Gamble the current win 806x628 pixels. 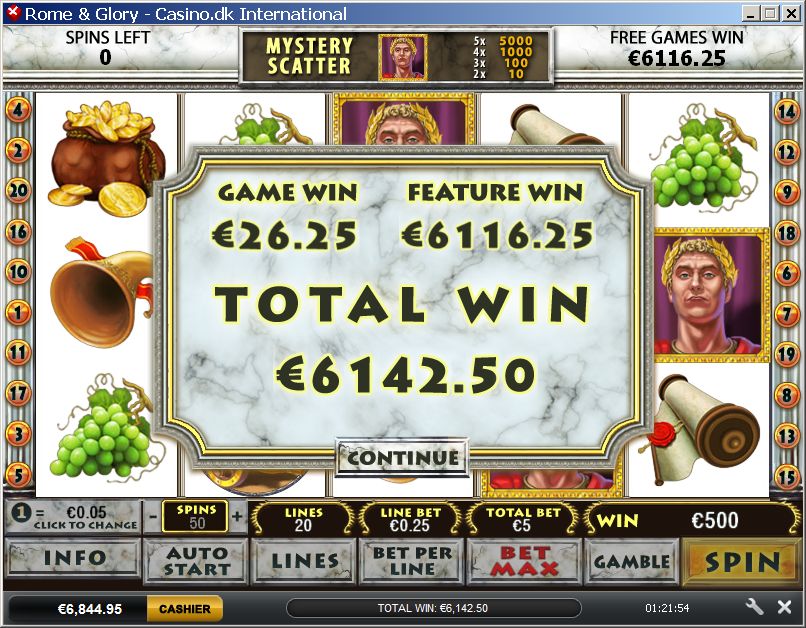pos(630,561)
